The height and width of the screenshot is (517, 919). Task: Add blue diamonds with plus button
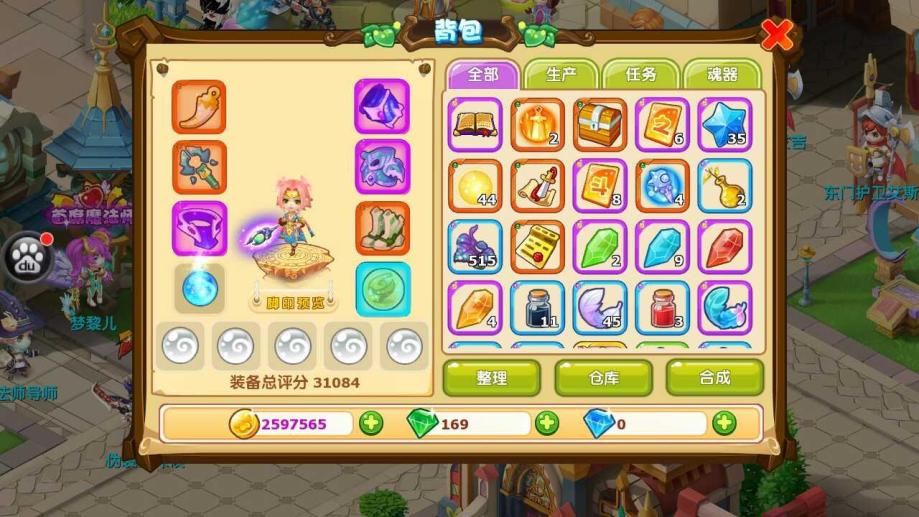pyautogui.click(x=724, y=423)
